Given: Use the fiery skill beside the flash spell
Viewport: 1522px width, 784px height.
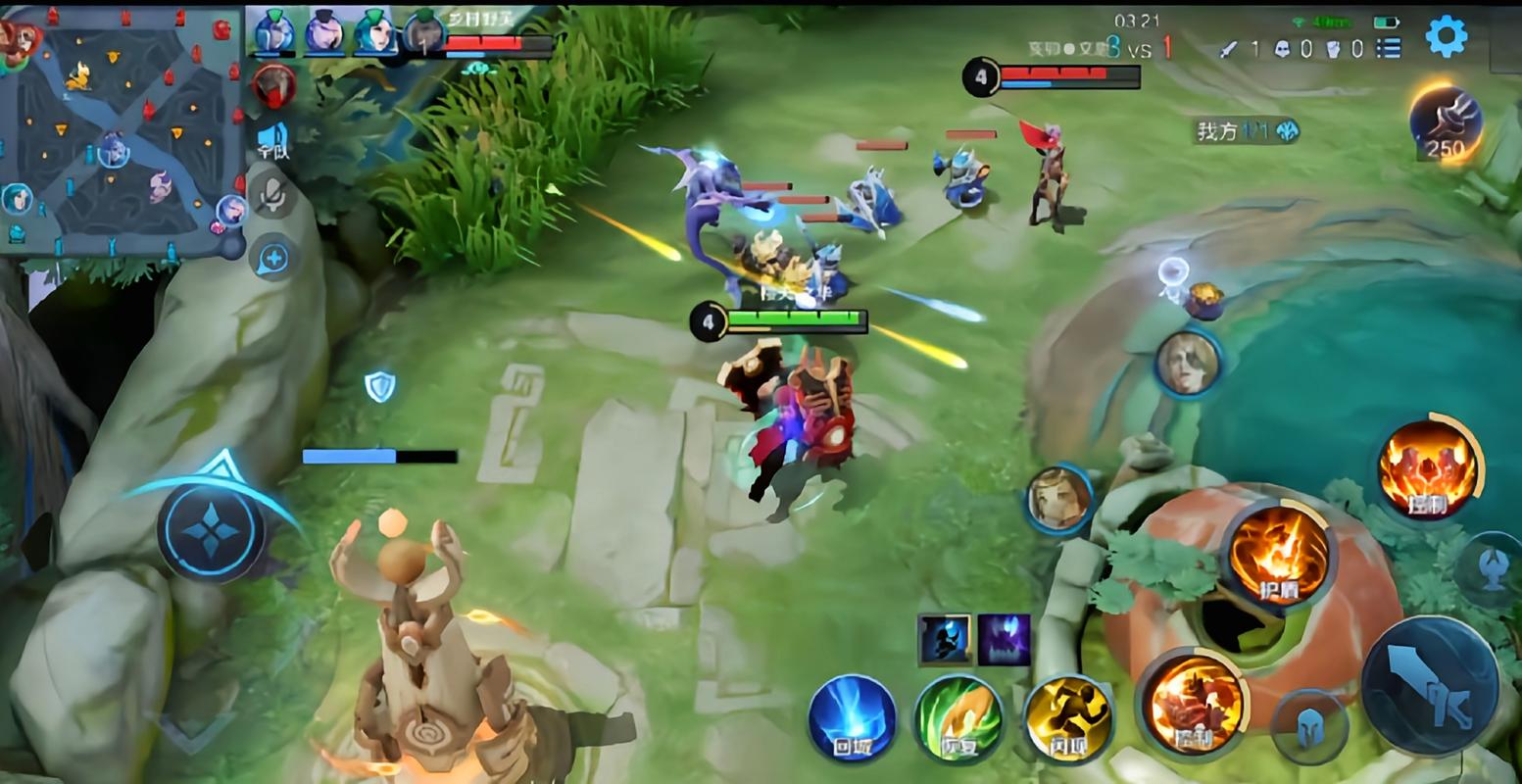Looking at the screenshot, I should pyautogui.click(x=1193, y=703).
